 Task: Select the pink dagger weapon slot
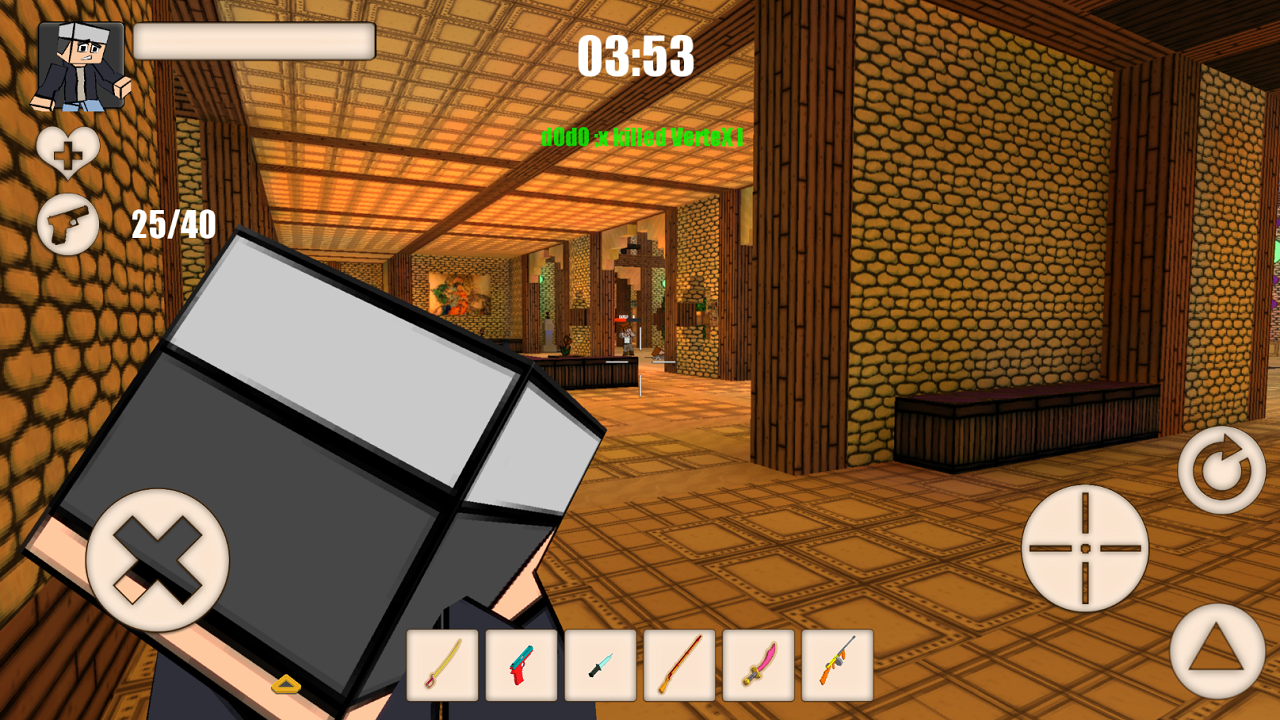point(758,666)
